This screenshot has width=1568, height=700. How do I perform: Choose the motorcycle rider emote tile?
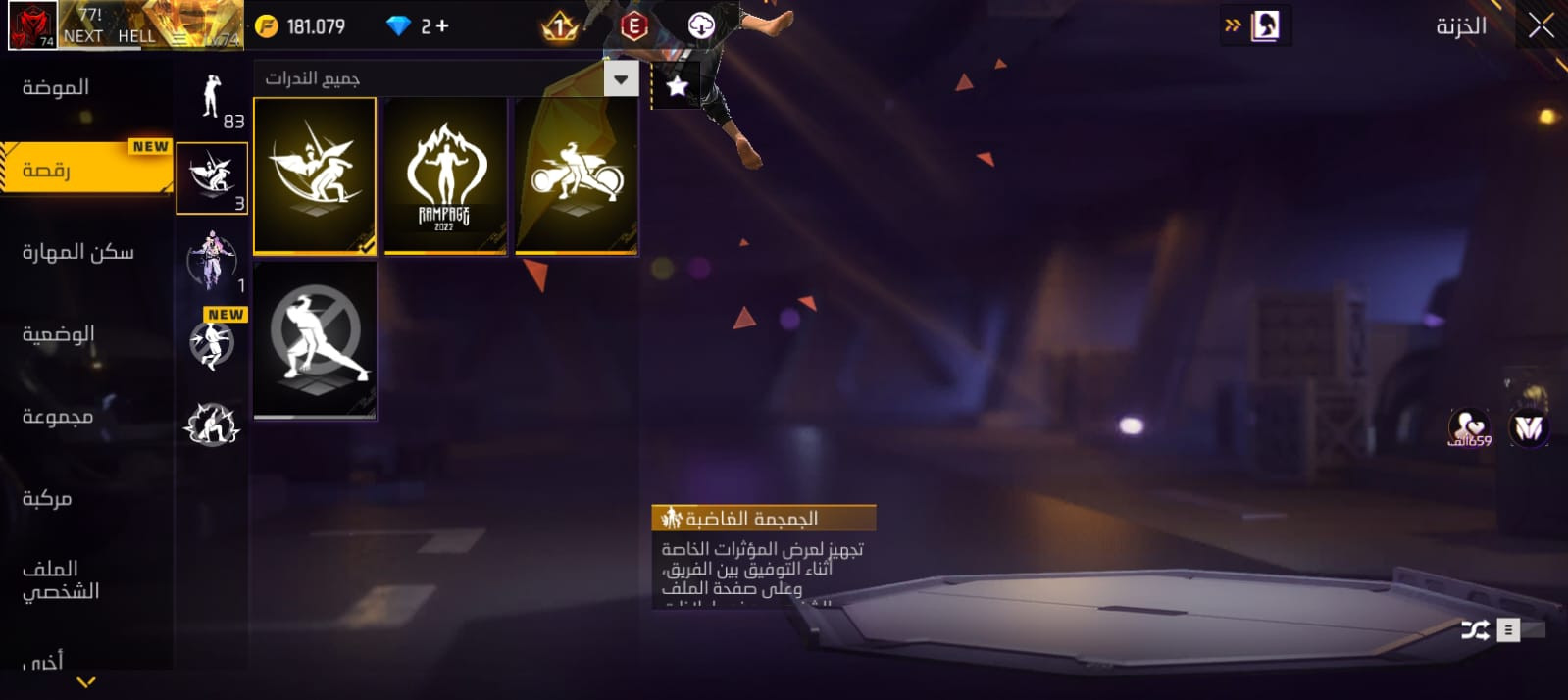tap(577, 176)
